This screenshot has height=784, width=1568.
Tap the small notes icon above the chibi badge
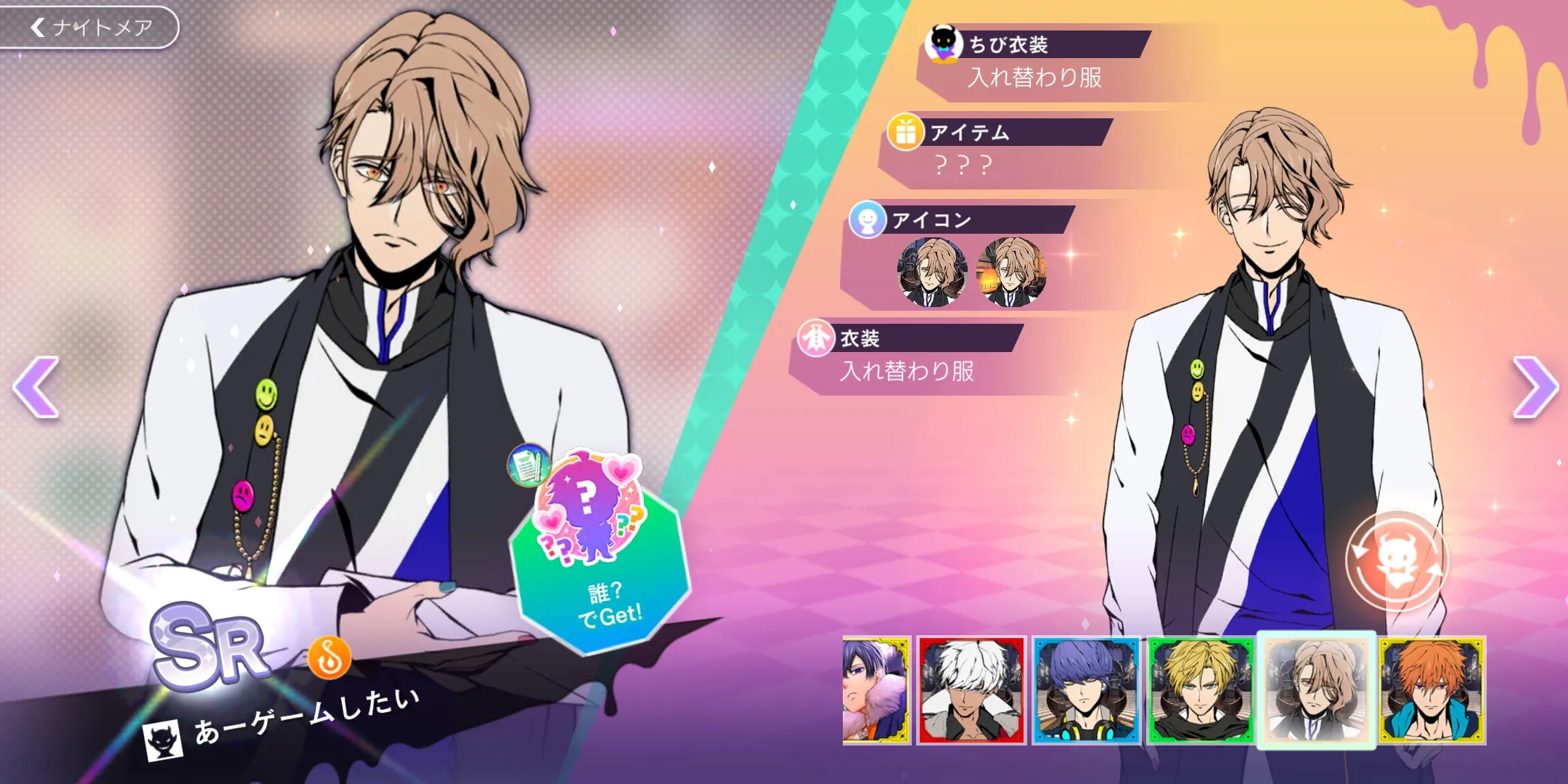click(528, 465)
